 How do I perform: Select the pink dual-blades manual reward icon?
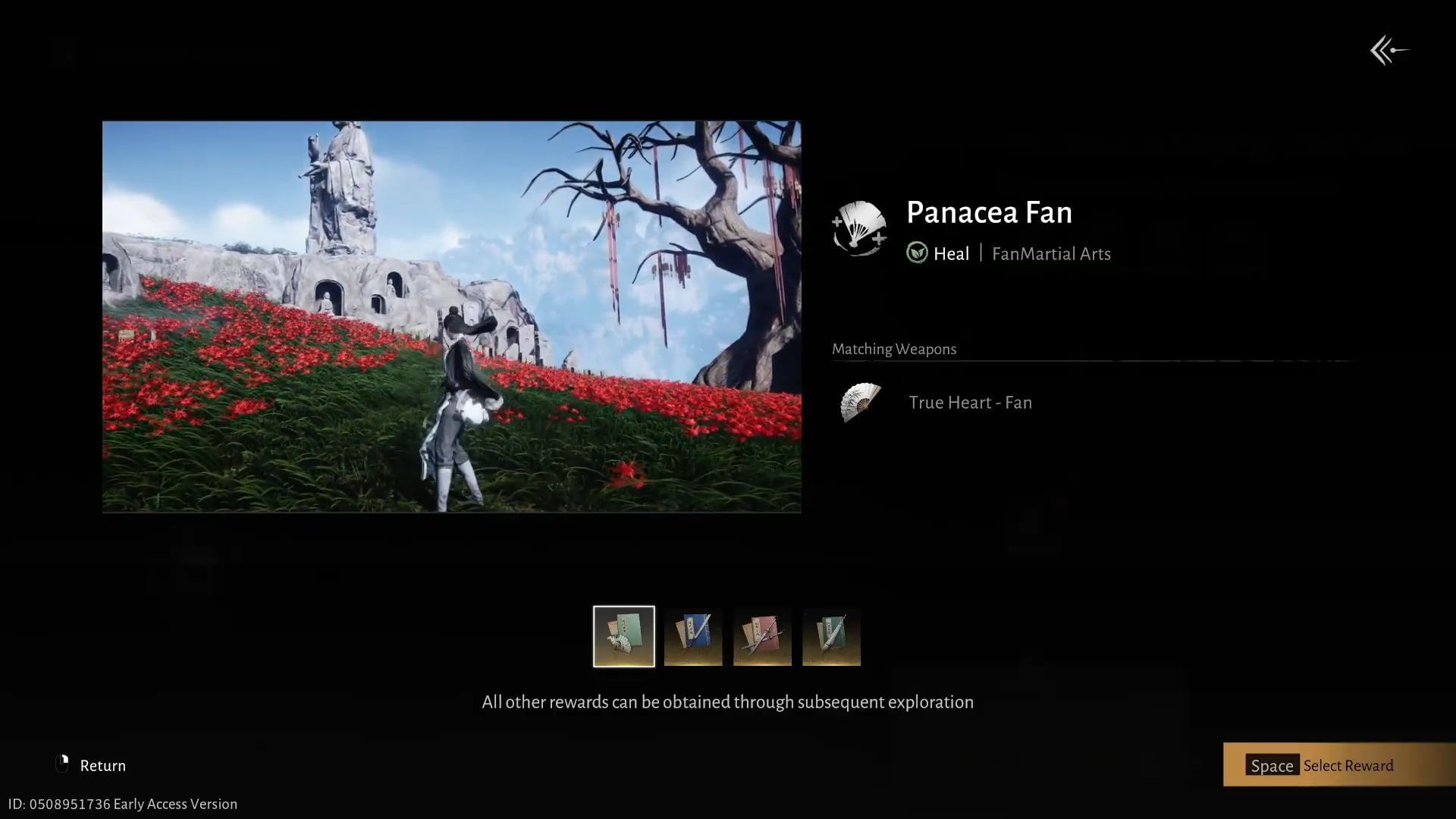[761, 636]
